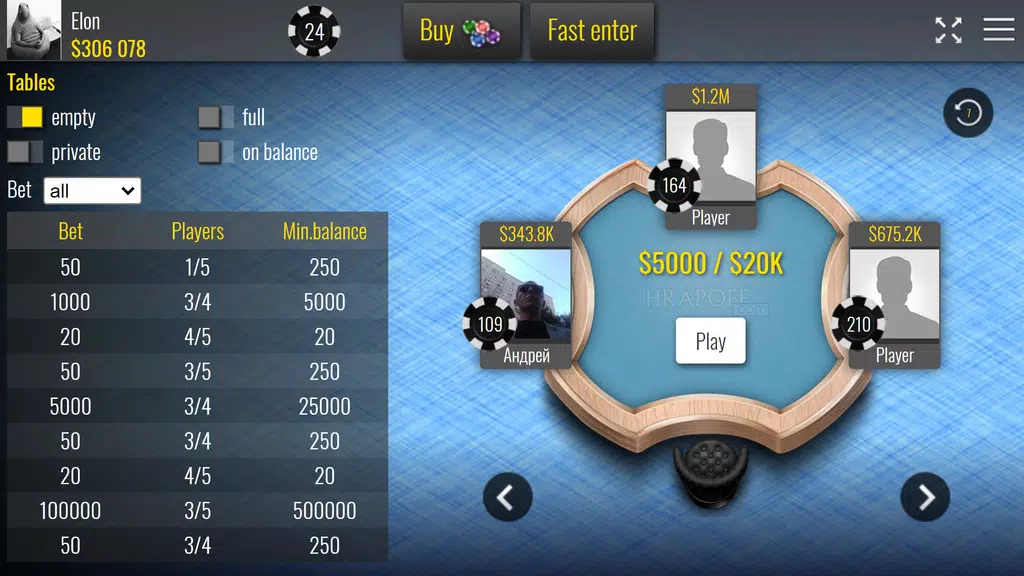Toggle the full tables filter

pyautogui.click(x=216, y=117)
